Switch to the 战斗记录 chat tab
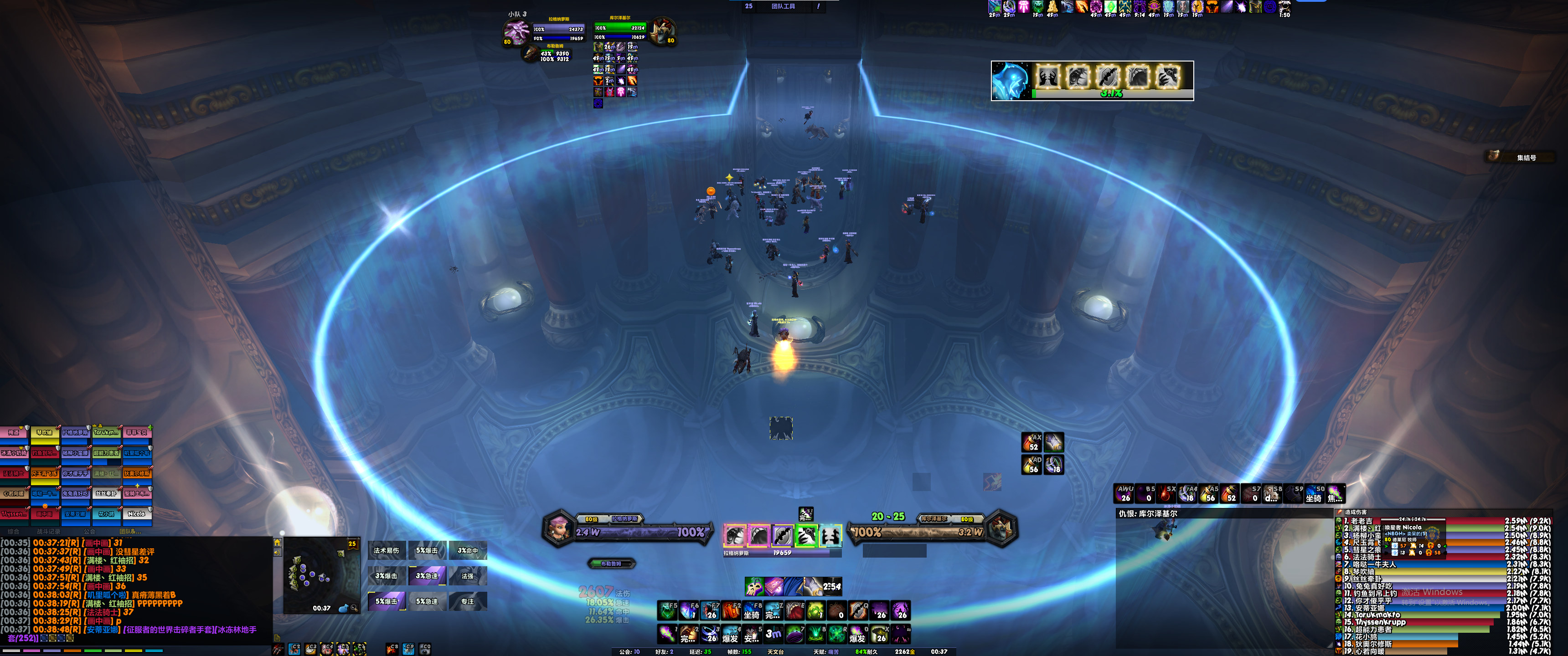Screen dimensions: 1568x656 pyautogui.click(x=49, y=532)
